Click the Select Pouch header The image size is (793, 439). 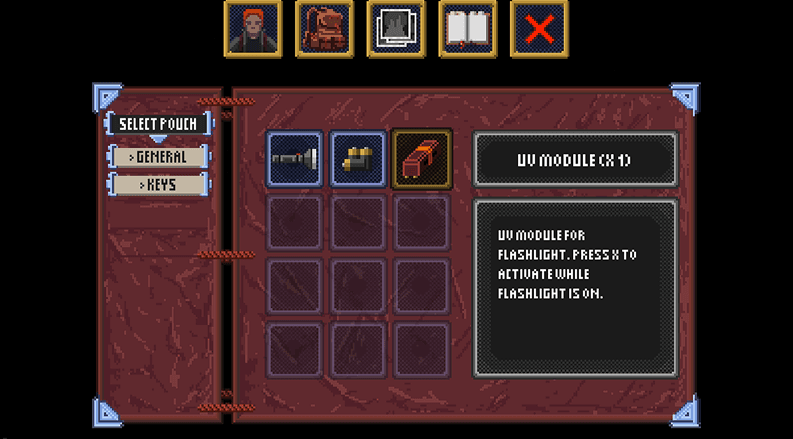pos(159,124)
